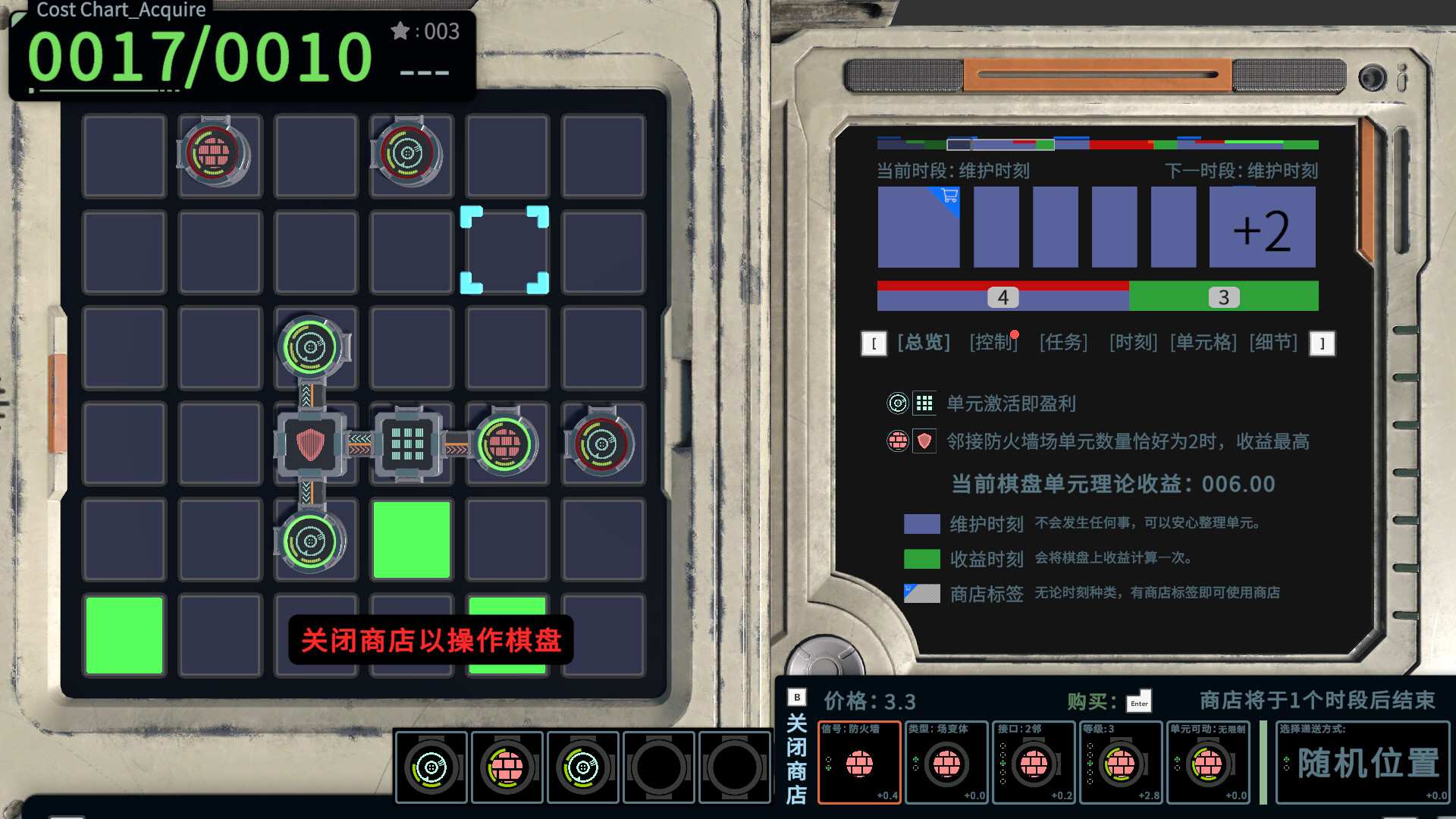This screenshot has height=819, width=1456.
Task: Select the 接口:2邻 attribute card
Action: [1034, 764]
